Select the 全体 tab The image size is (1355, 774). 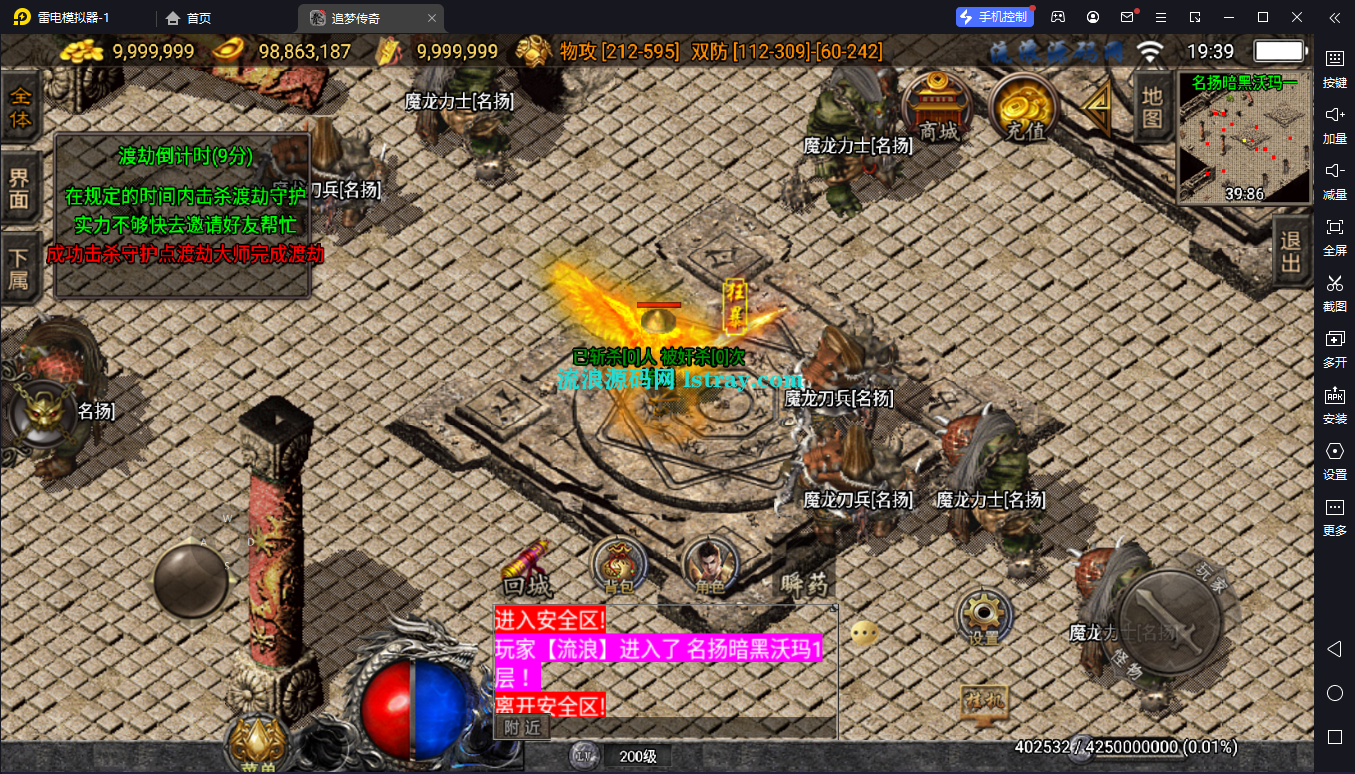click(x=20, y=107)
